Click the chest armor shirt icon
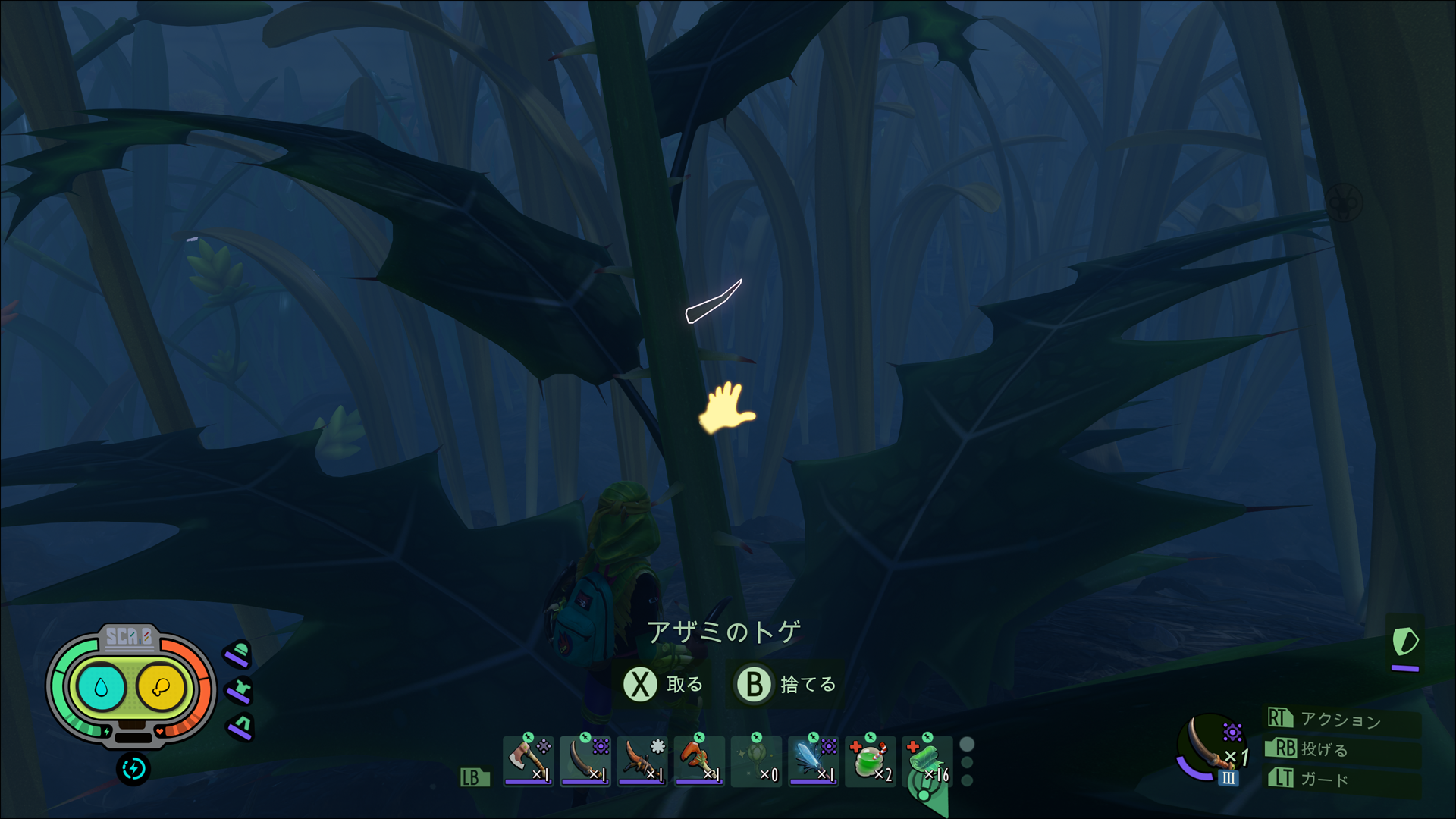 240,690
